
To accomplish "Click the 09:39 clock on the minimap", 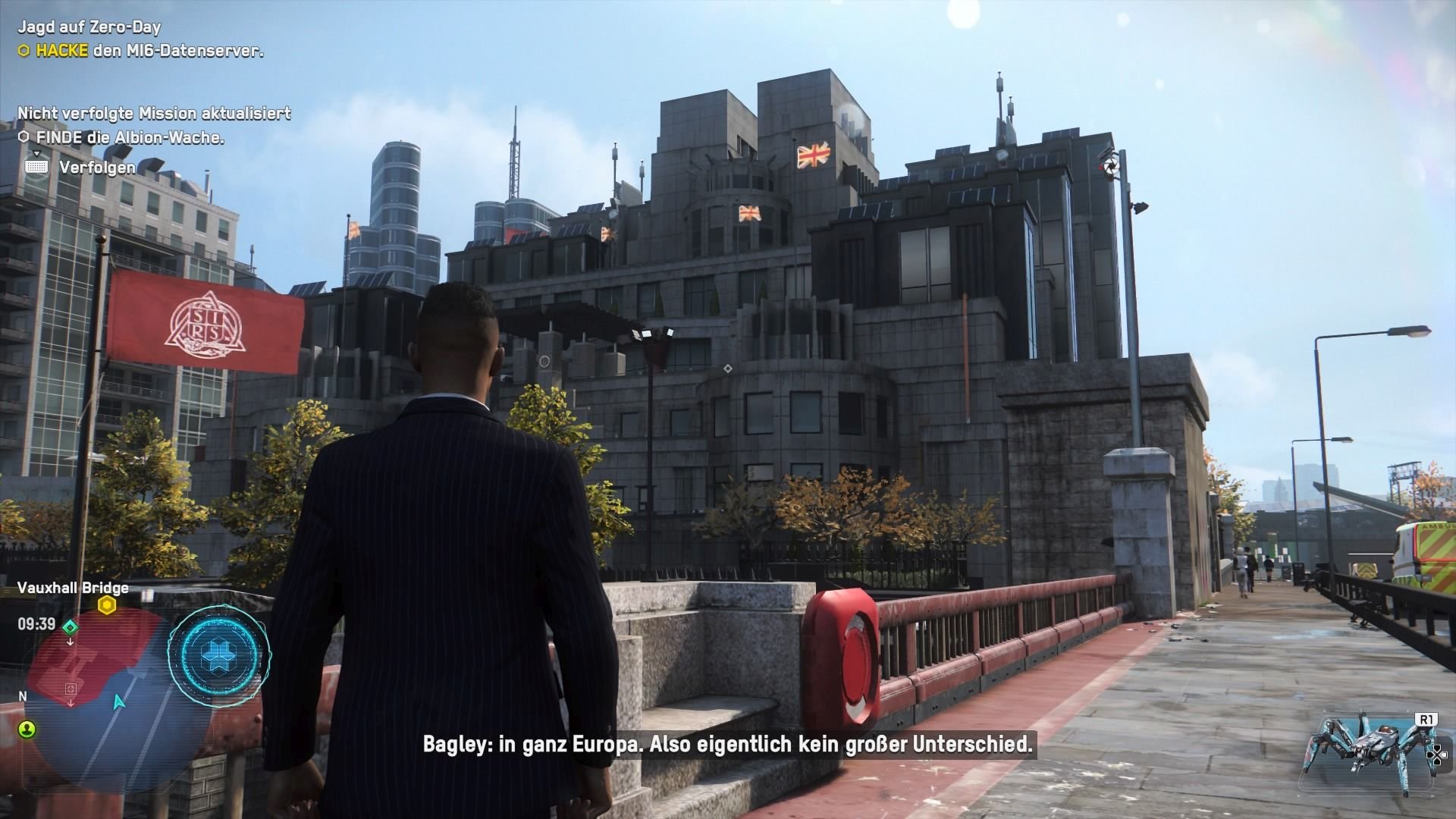I will 36,623.
